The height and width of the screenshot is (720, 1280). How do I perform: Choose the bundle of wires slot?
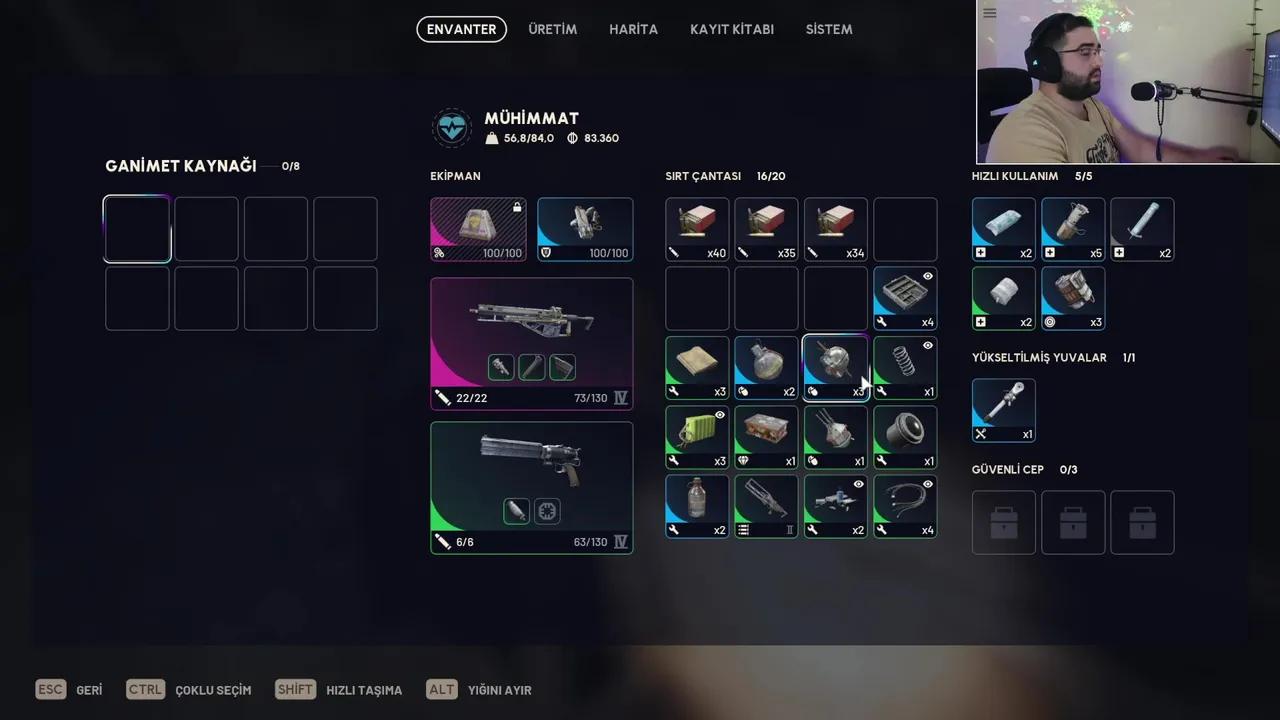905,506
